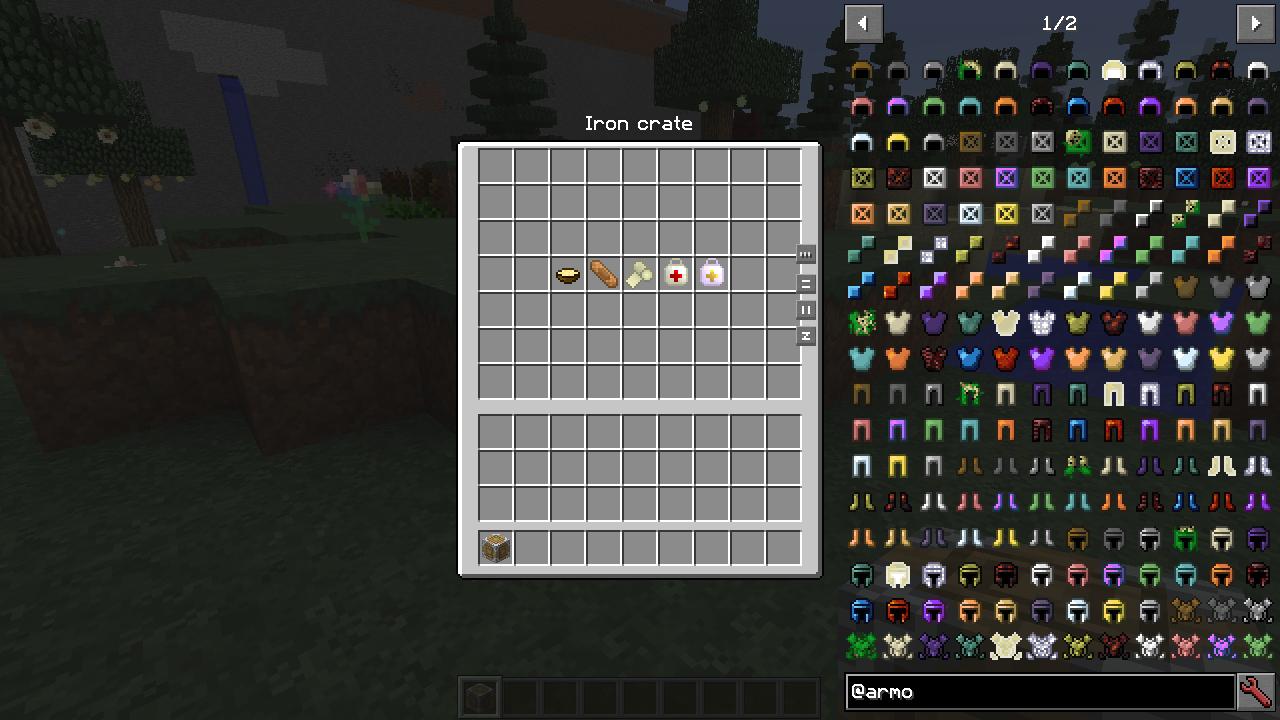Toggle the dotted sort button beside the crate

point(805,255)
